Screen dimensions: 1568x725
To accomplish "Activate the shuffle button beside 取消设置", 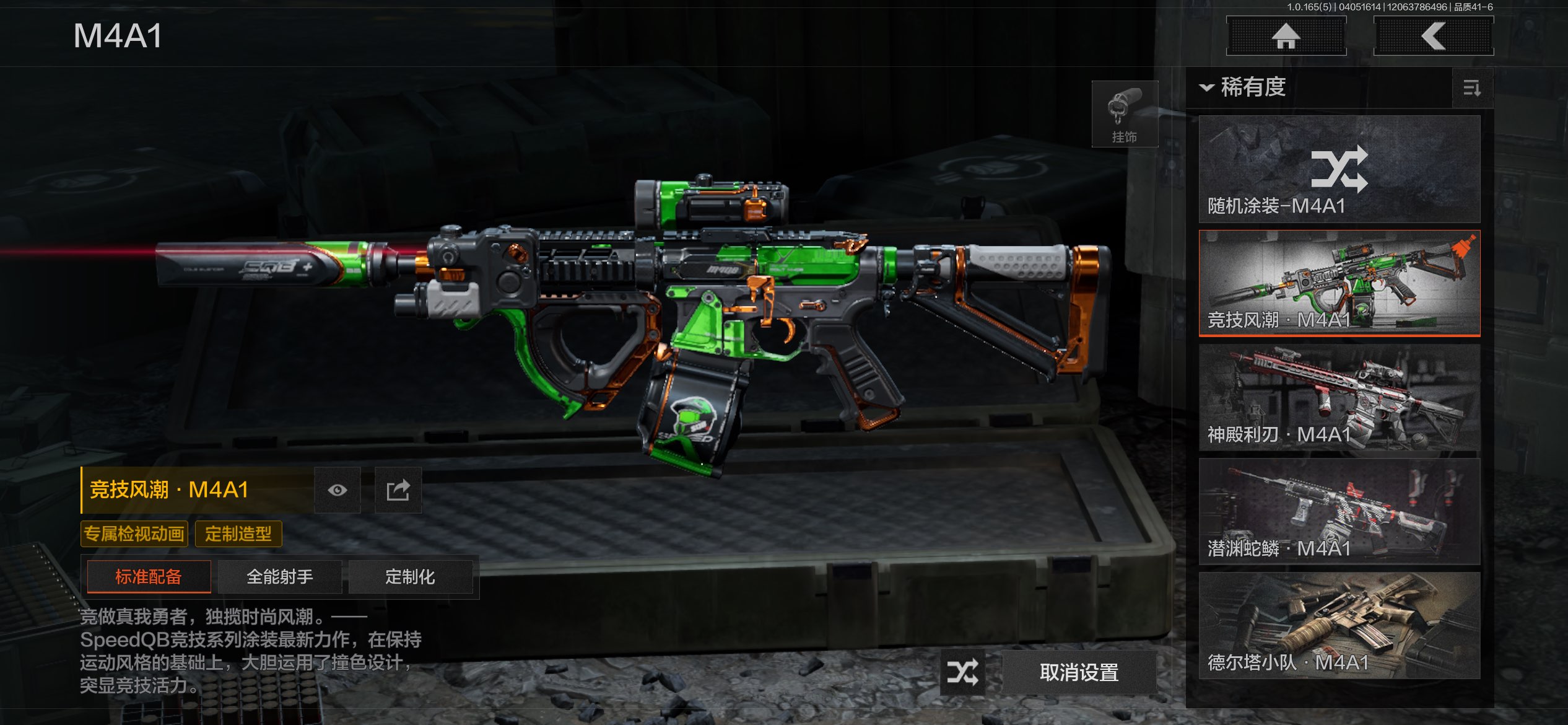I will pos(962,672).
